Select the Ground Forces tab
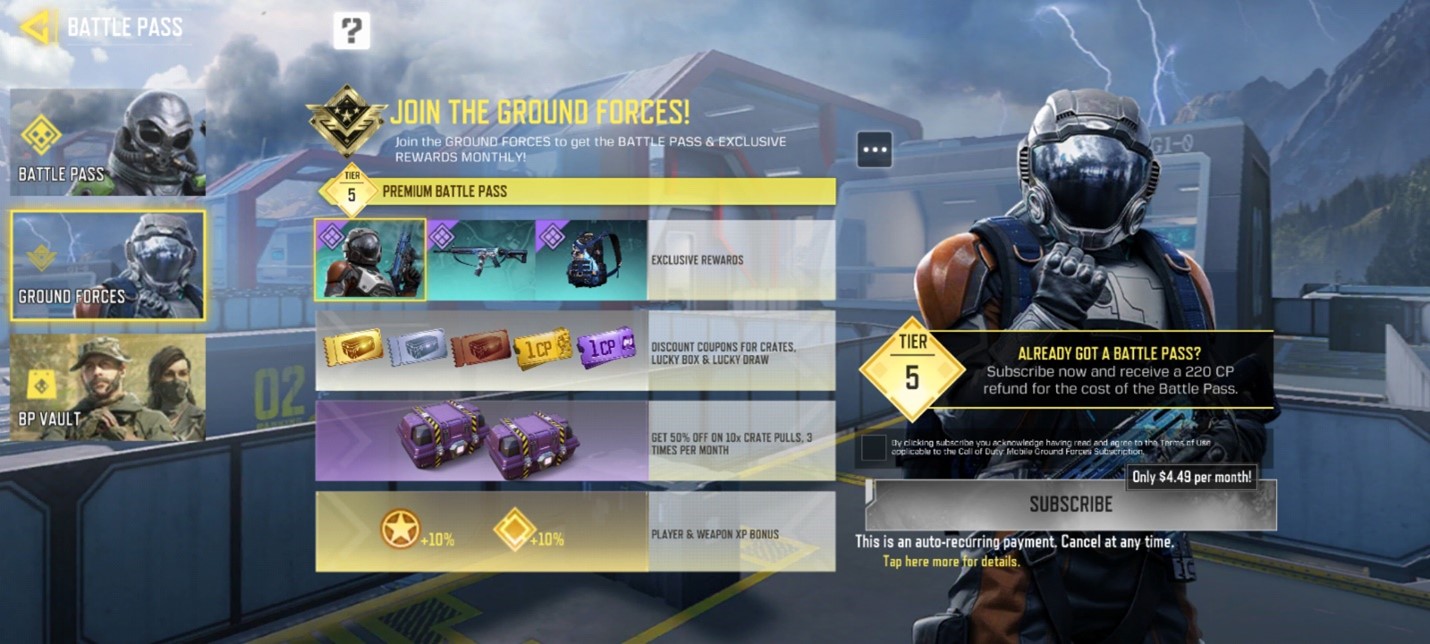The image size is (1430, 644). [x=108, y=266]
